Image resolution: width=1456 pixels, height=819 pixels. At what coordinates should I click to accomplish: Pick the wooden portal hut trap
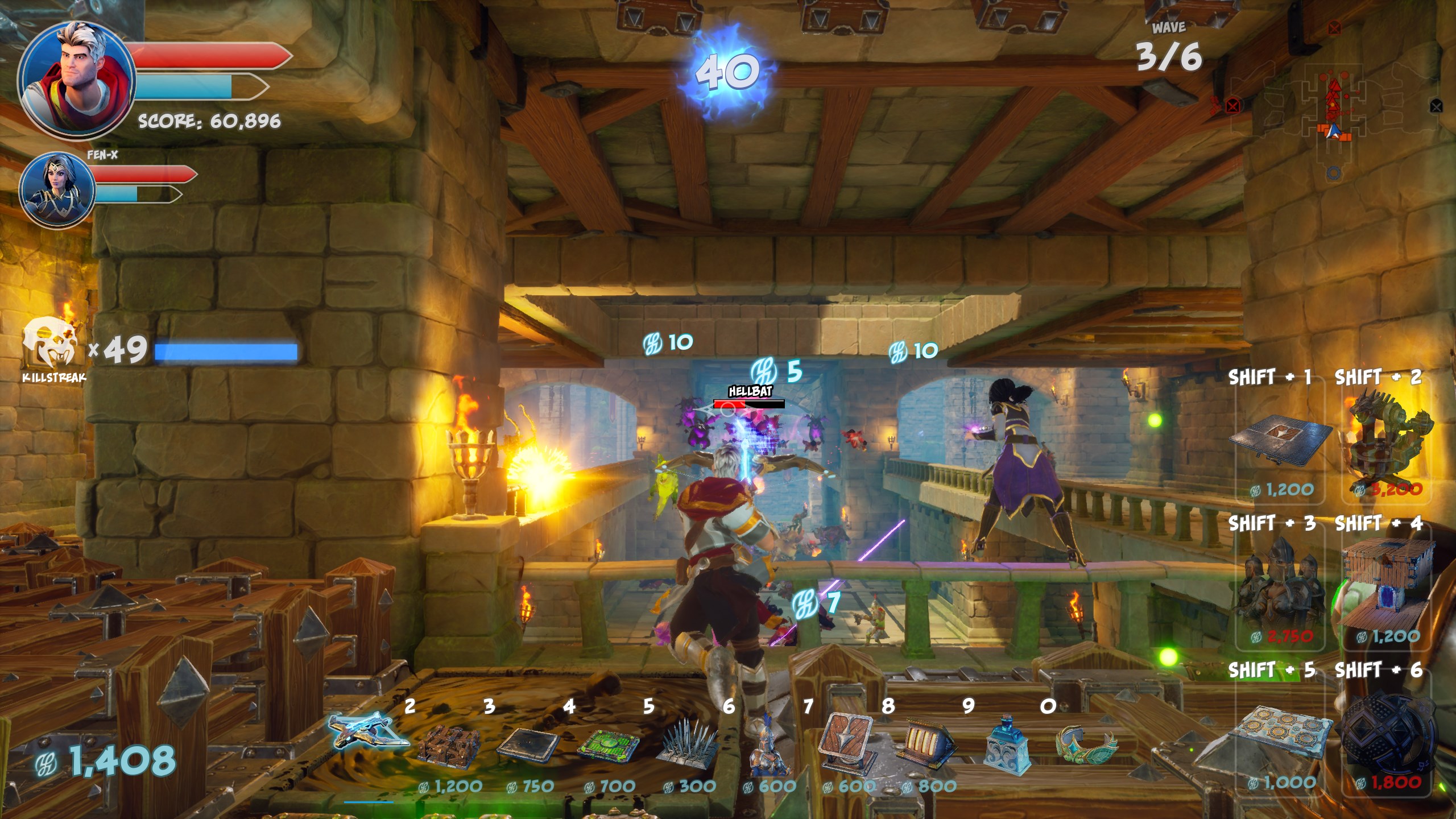[x=1388, y=586]
